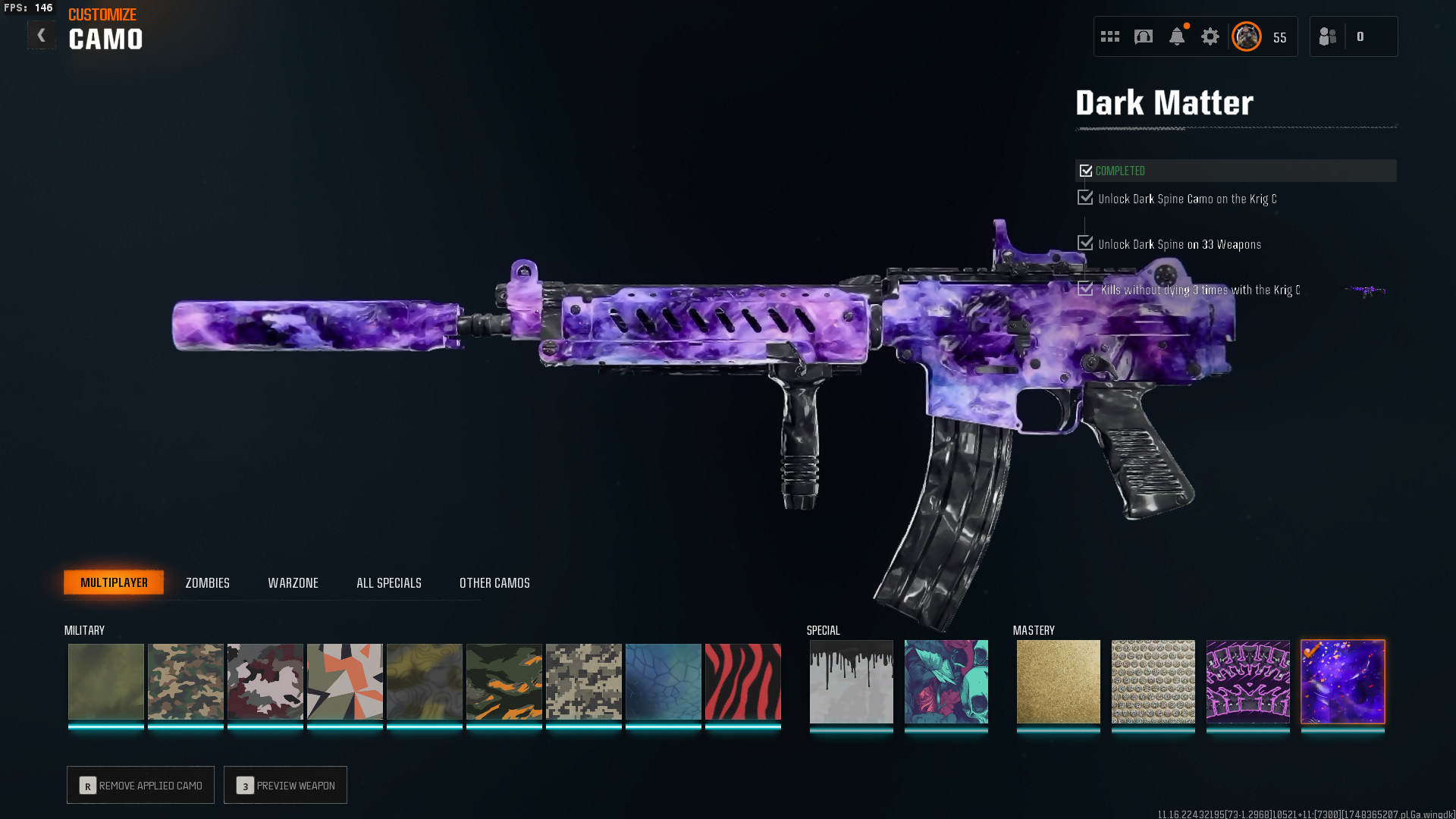Go back using the arrow button
This screenshot has width=1456, height=819.
41,35
